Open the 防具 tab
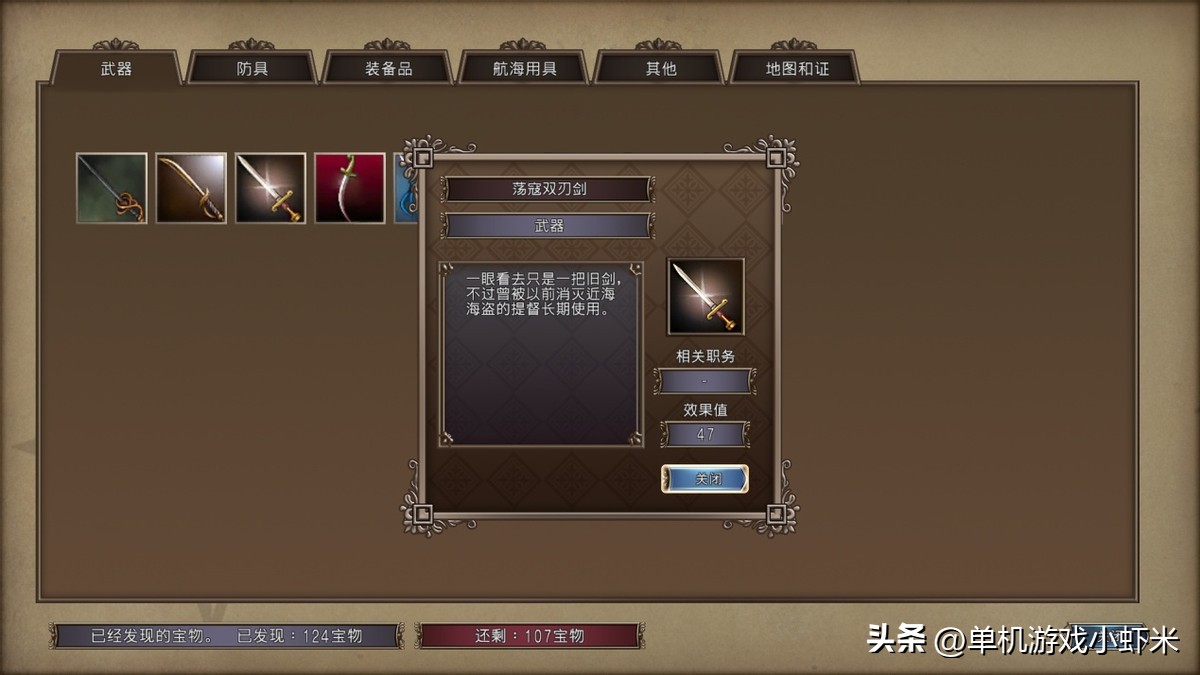This screenshot has width=1200, height=675. [x=252, y=69]
